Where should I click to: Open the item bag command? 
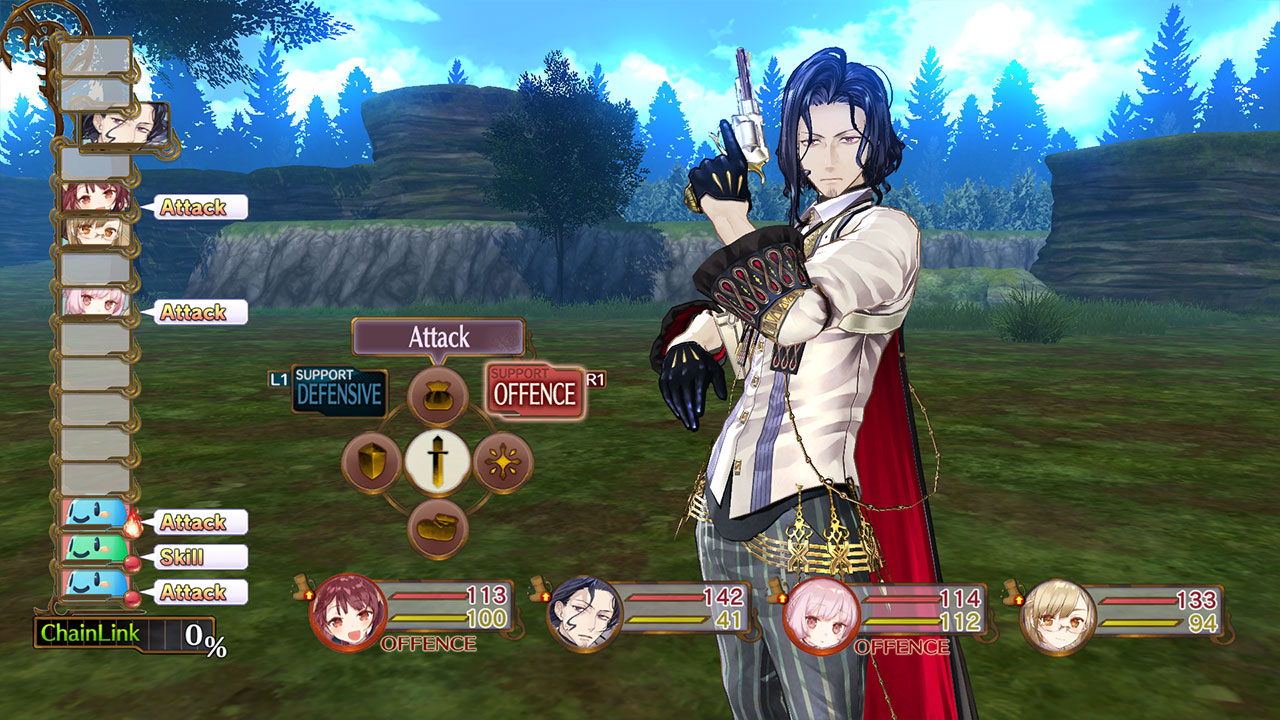click(438, 396)
